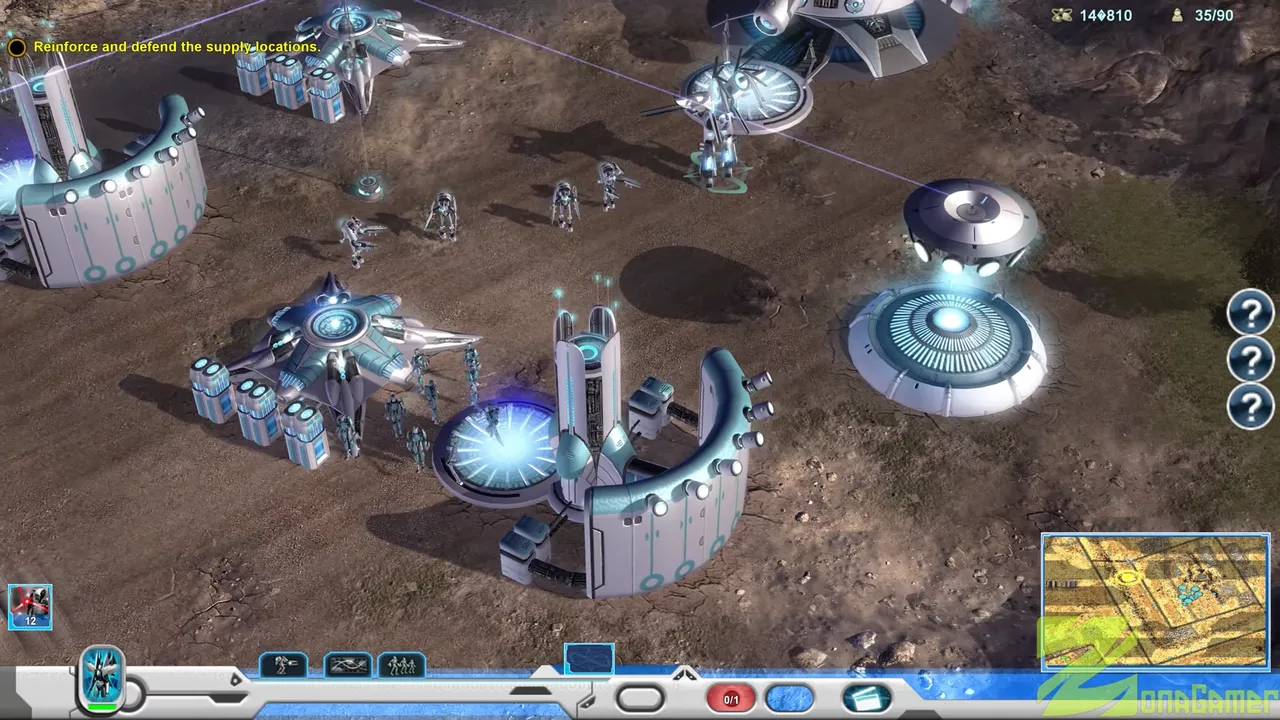Click the empty gray oval button
This screenshot has width=1280, height=720.
[x=640, y=698]
